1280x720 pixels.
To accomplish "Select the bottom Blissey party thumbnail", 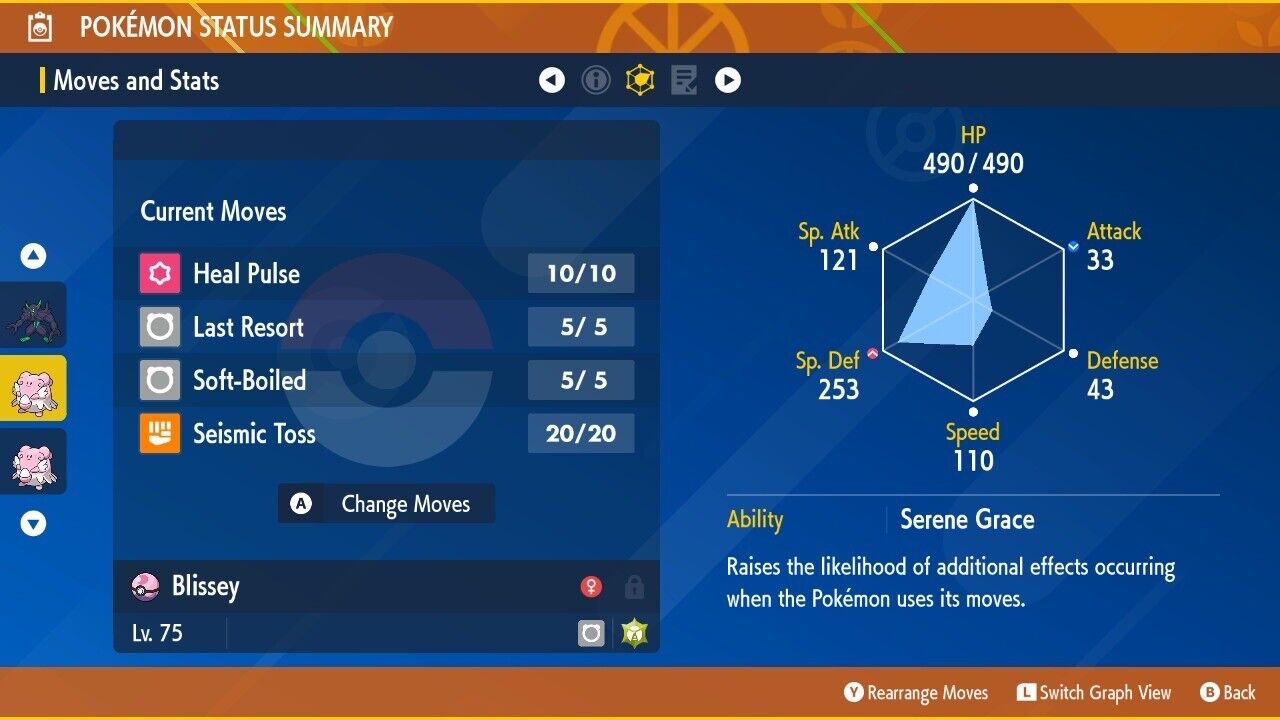I will coord(33,461).
